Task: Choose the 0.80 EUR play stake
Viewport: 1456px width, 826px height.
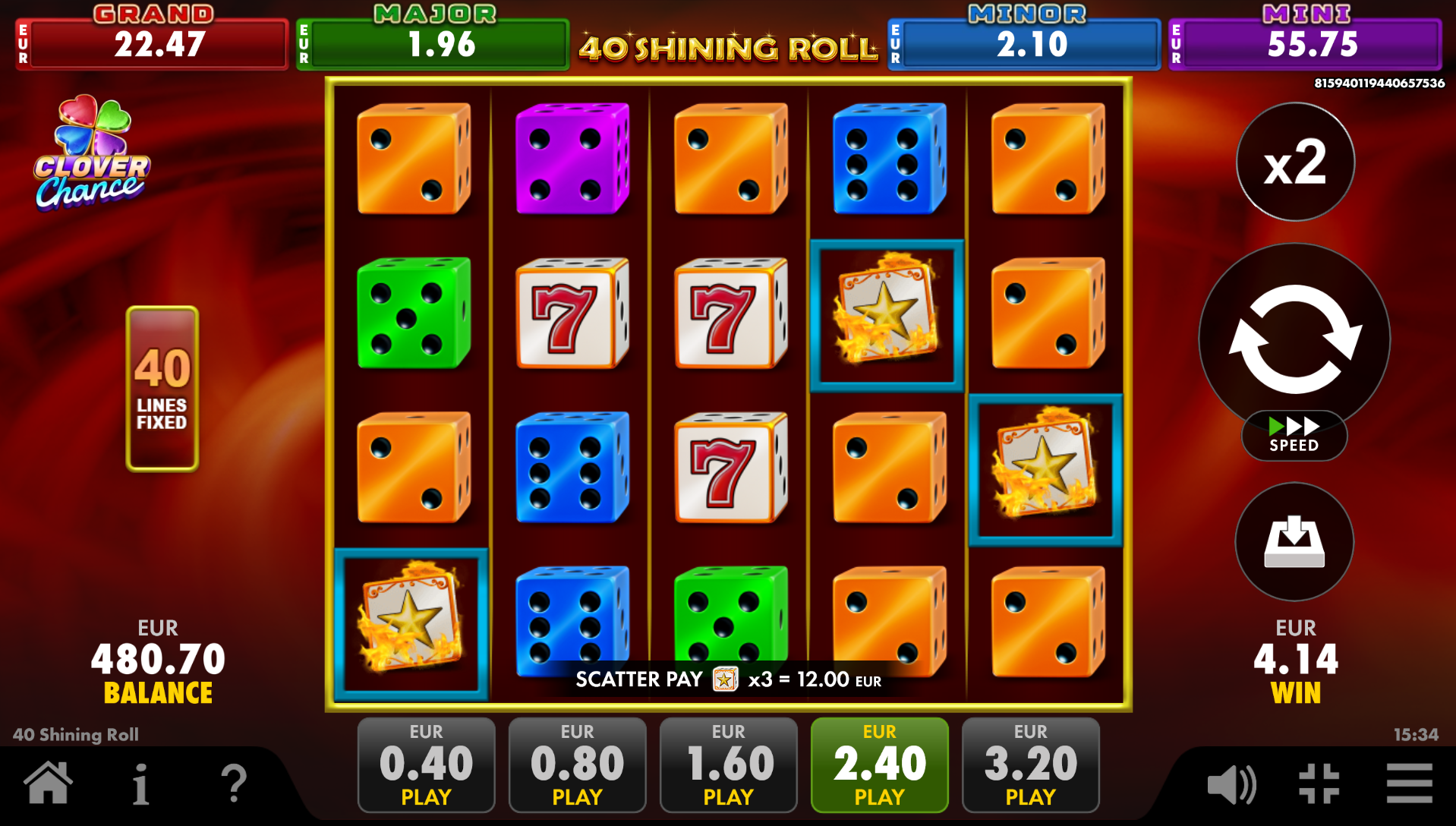Action: 576,765
